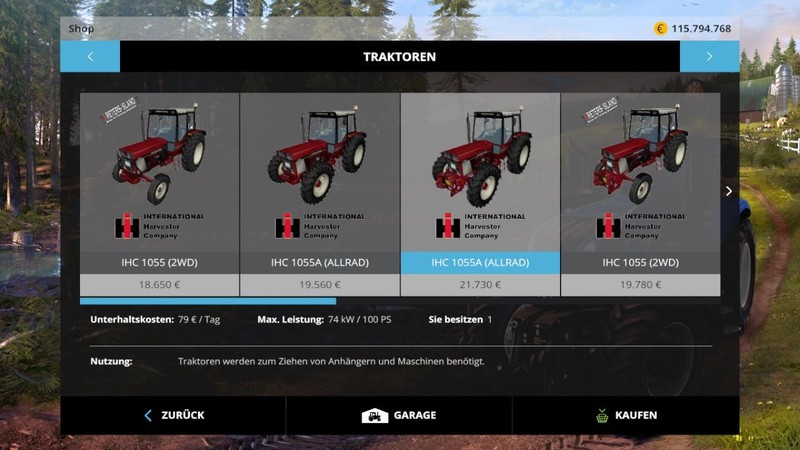Click the Zurück back button
Image resolution: width=800 pixels, height=450 pixels.
click(x=173, y=415)
